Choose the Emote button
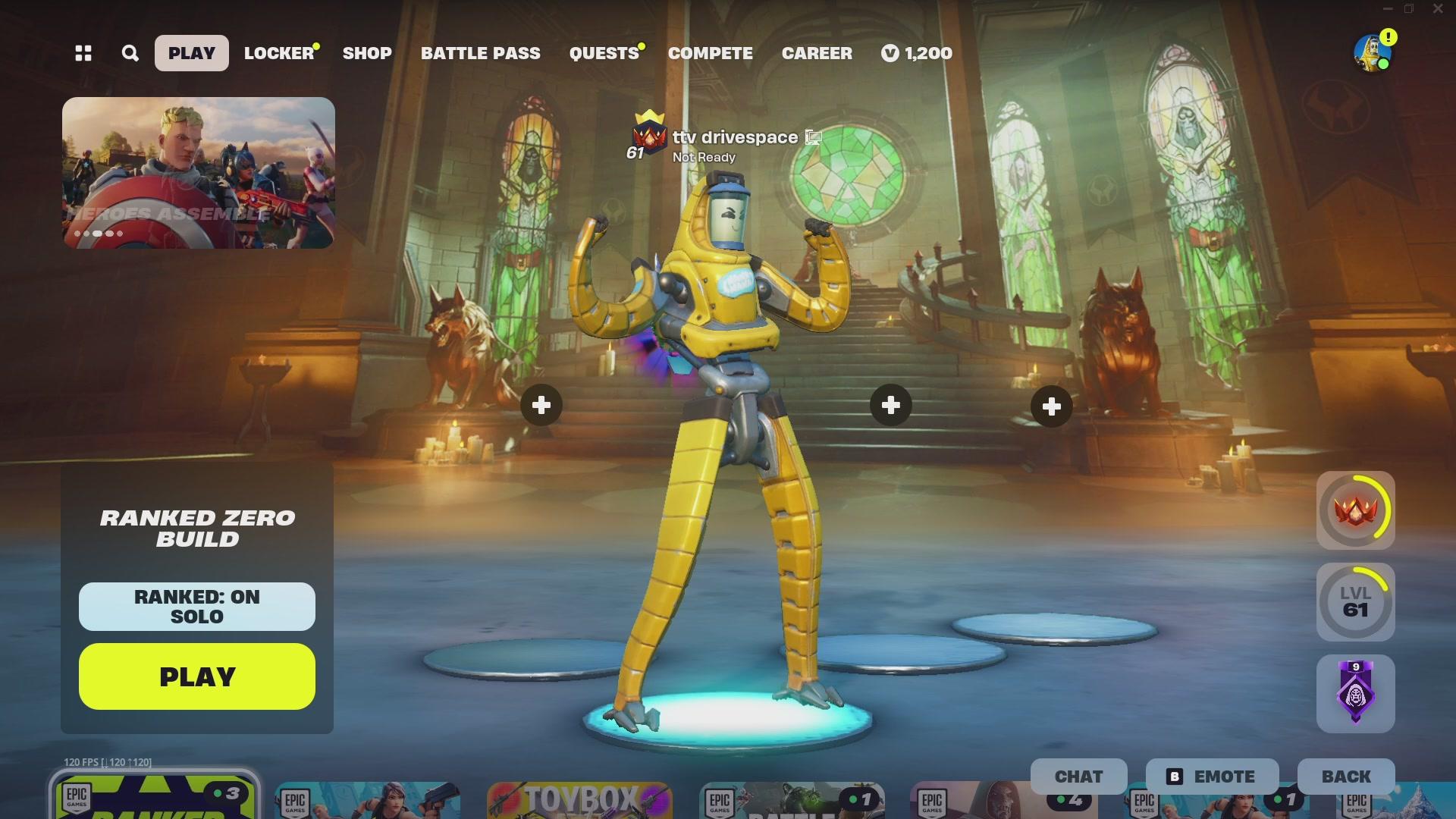Image resolution: width=1456 pixels, height=819 pixels. click(1212, 777)
